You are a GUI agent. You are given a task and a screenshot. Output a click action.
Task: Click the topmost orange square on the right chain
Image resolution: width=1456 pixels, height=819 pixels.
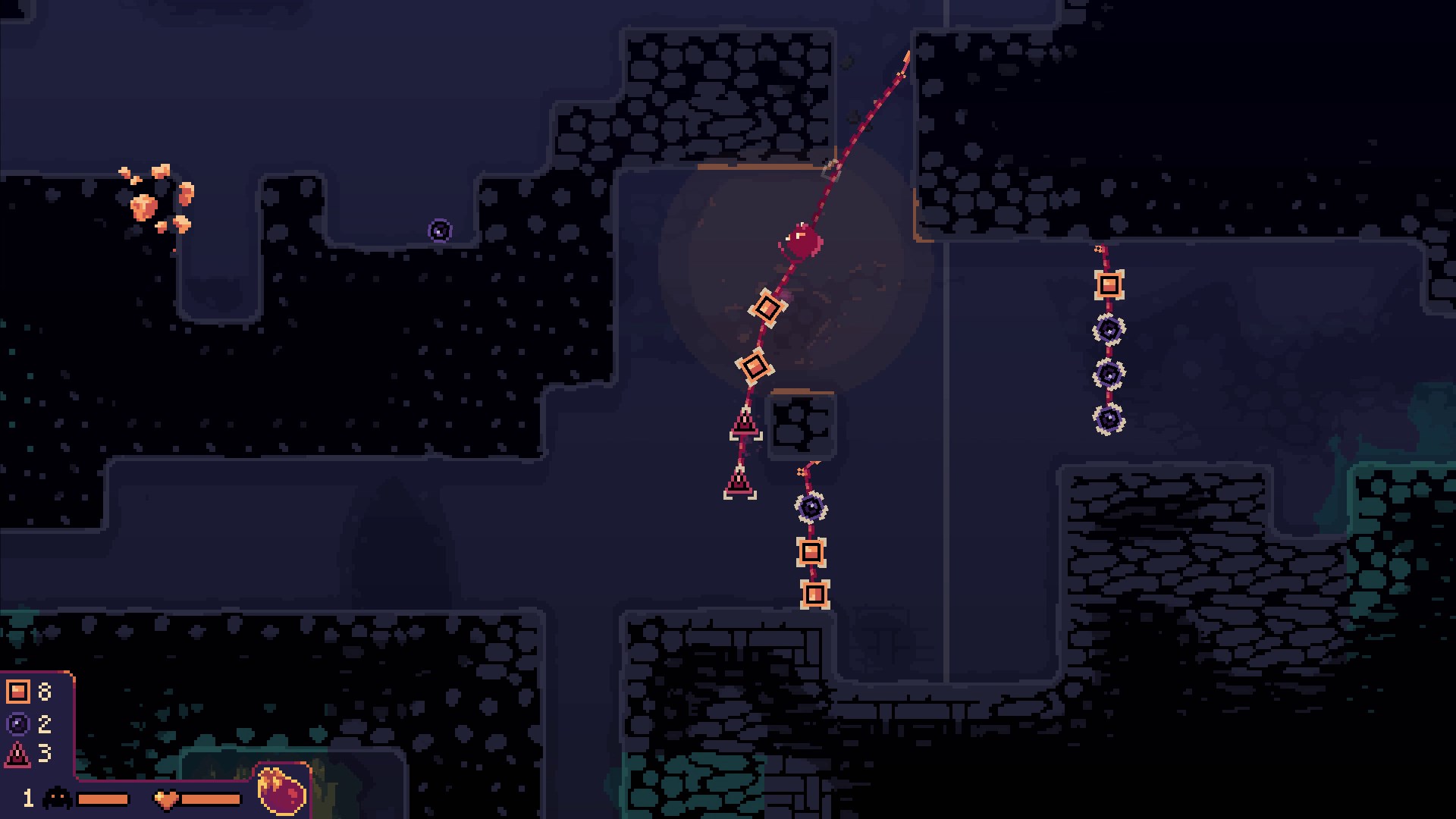tap(1108, 285)
